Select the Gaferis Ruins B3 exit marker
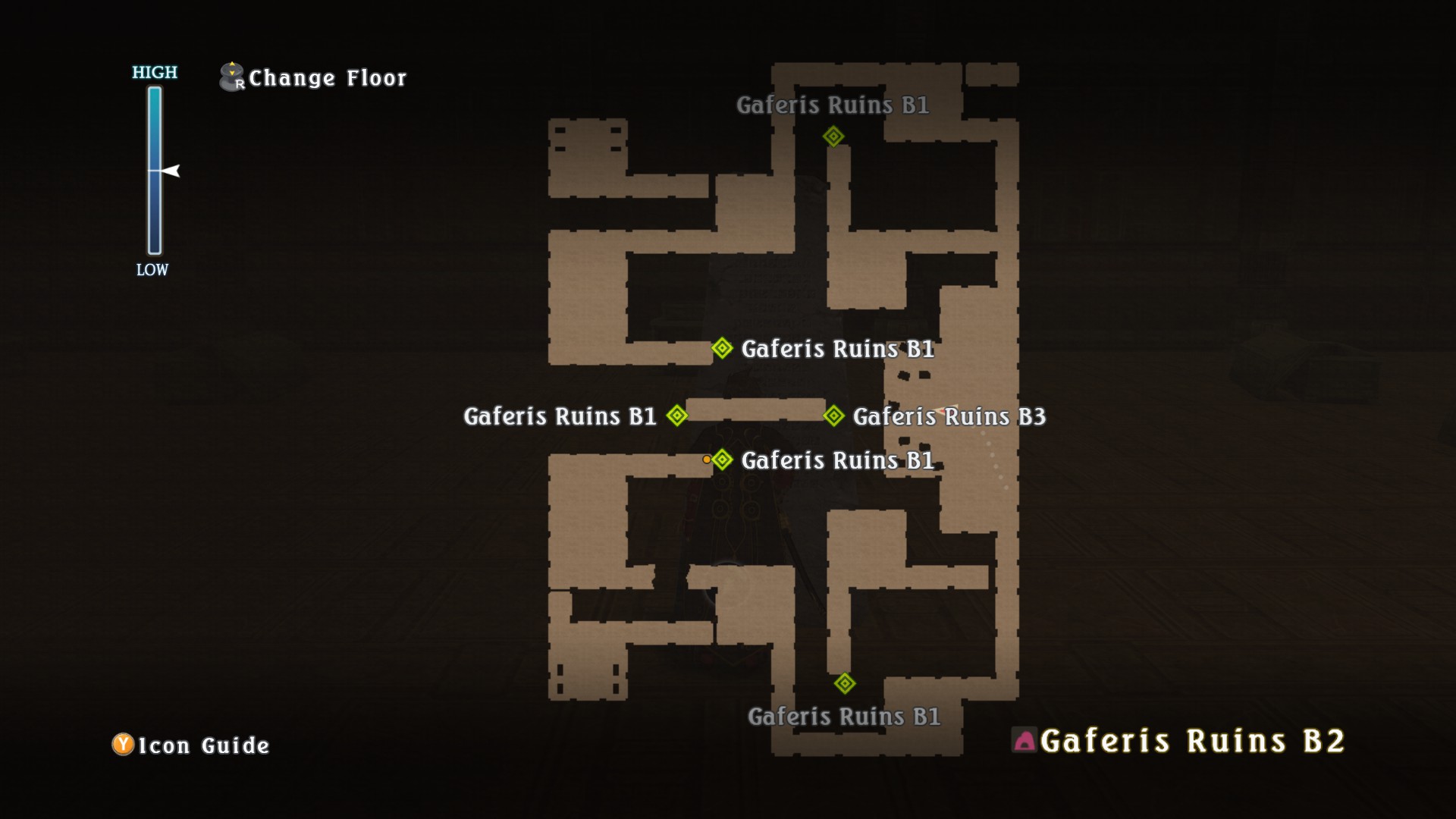 pos(833,416)
